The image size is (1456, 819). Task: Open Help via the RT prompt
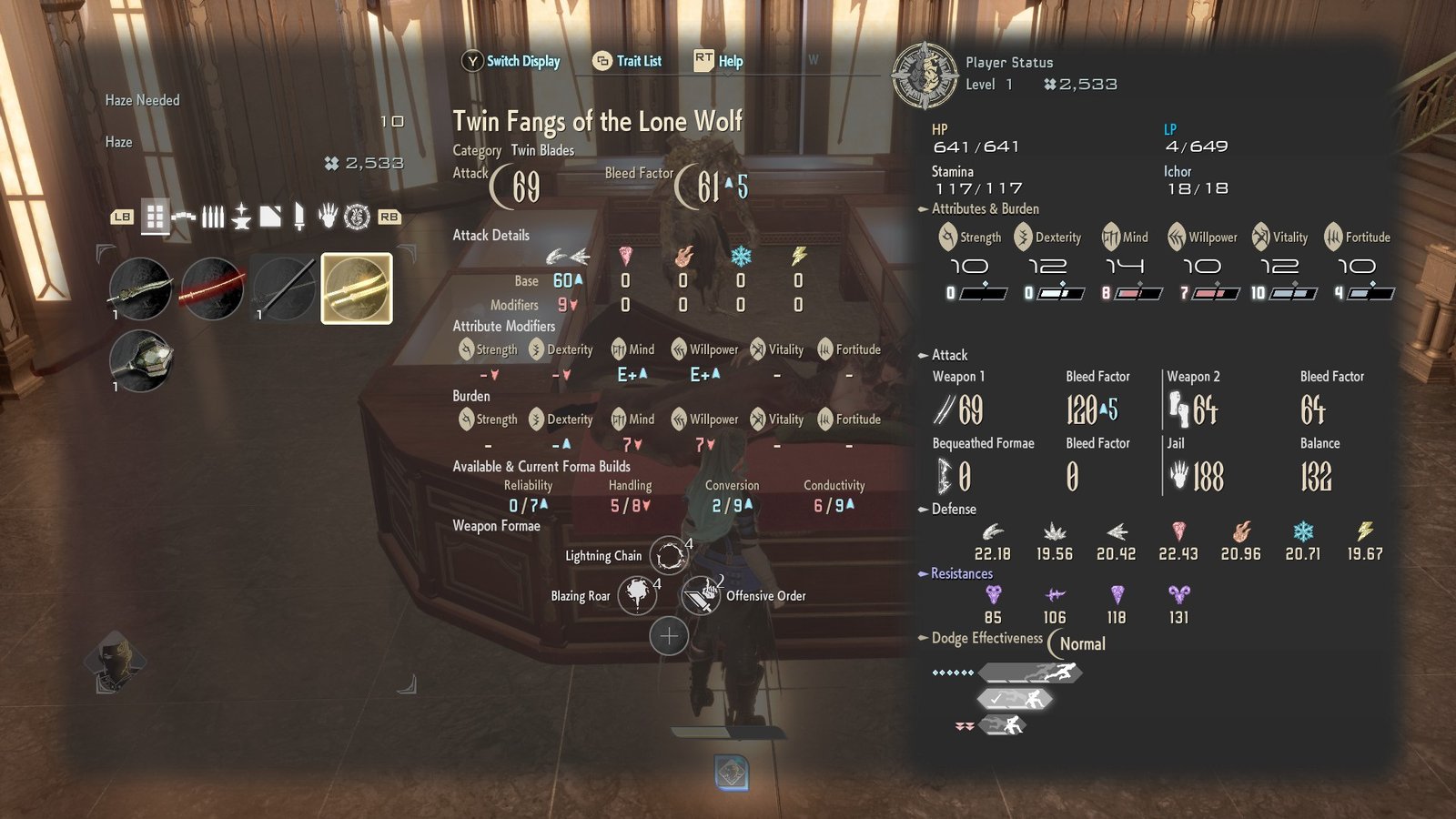click(x=718, y=61)
